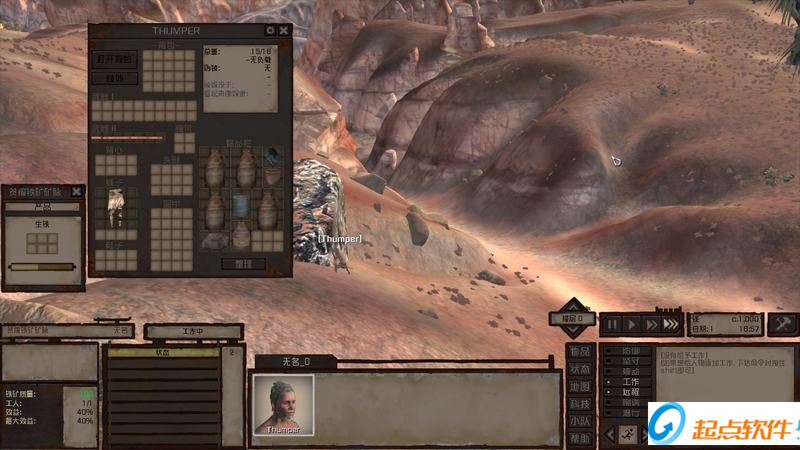Set game speed to double fast-forward
The image size is (800, 450).
click(x=651, y=324)
